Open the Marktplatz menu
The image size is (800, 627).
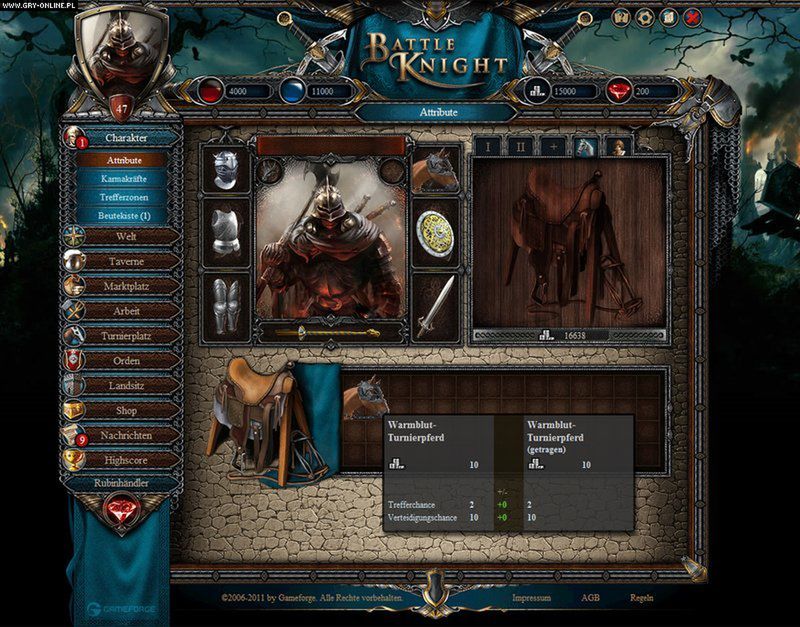tap(126, 286)
